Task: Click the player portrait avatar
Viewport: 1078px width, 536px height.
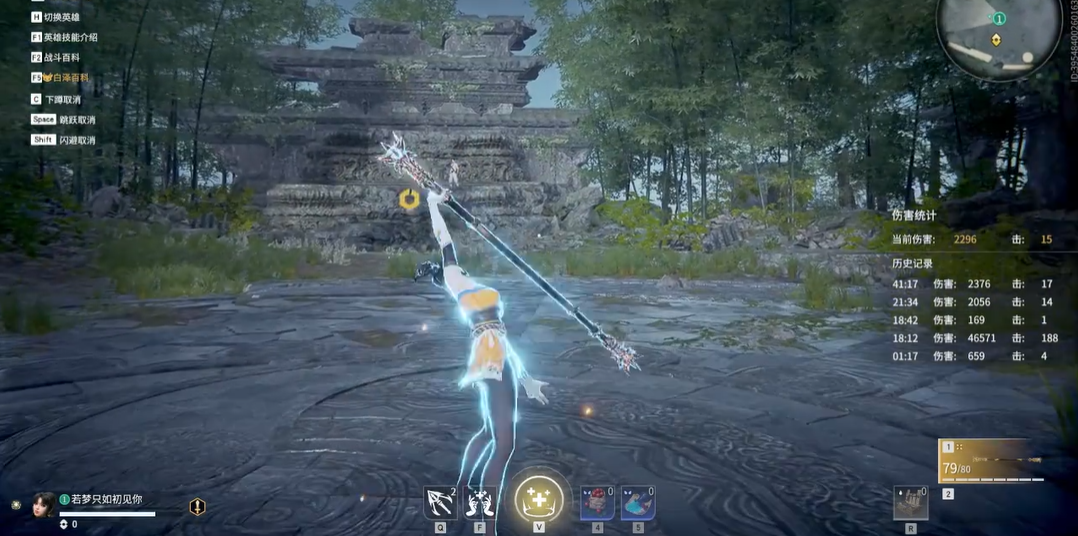Action: pos(43,503)
